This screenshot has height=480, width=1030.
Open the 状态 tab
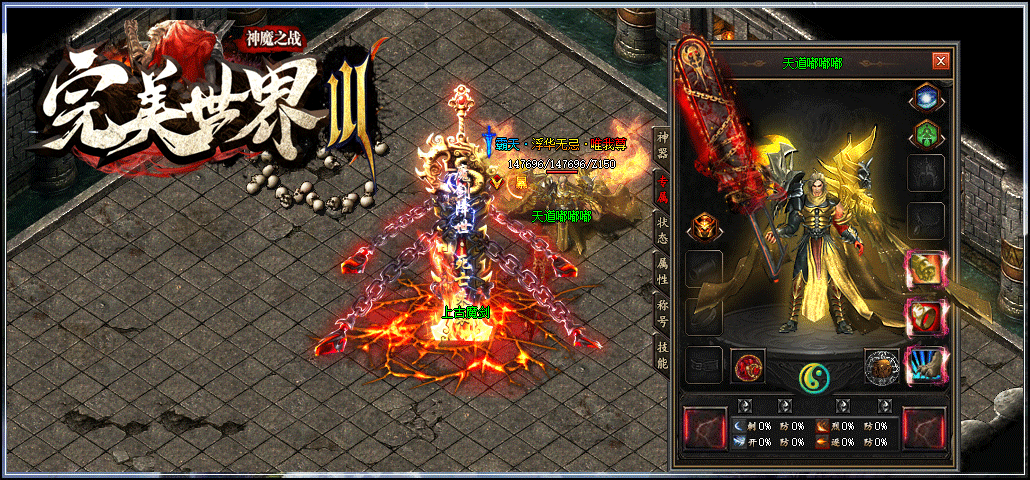(x=662, y=230)
